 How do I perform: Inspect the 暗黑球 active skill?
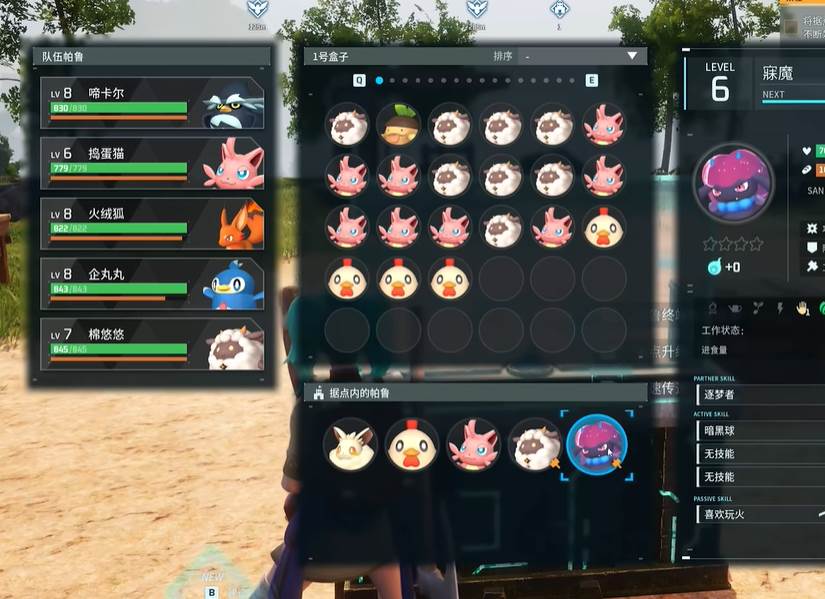758,431
